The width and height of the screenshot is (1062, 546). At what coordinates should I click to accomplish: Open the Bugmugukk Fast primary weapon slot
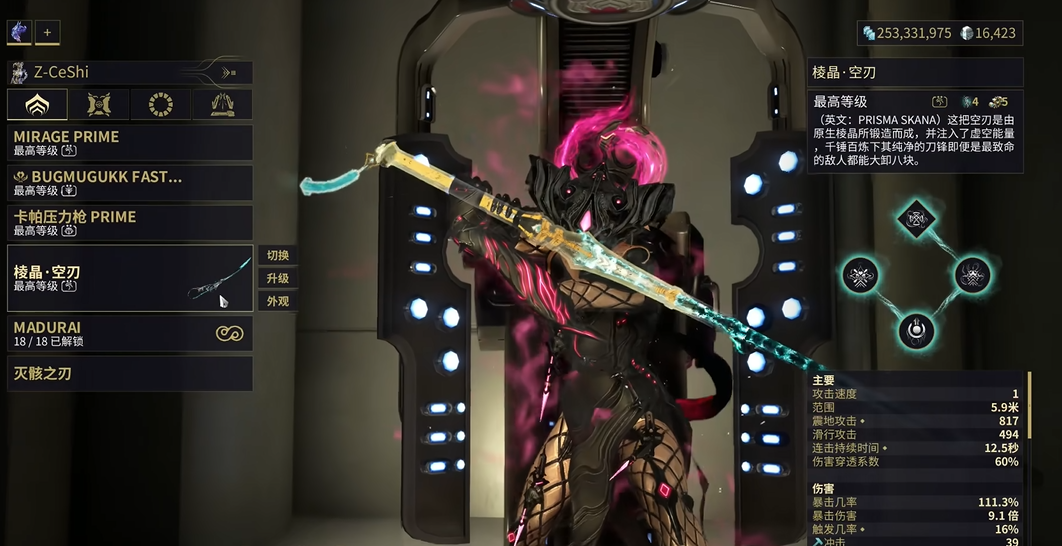tap(130, 183)
